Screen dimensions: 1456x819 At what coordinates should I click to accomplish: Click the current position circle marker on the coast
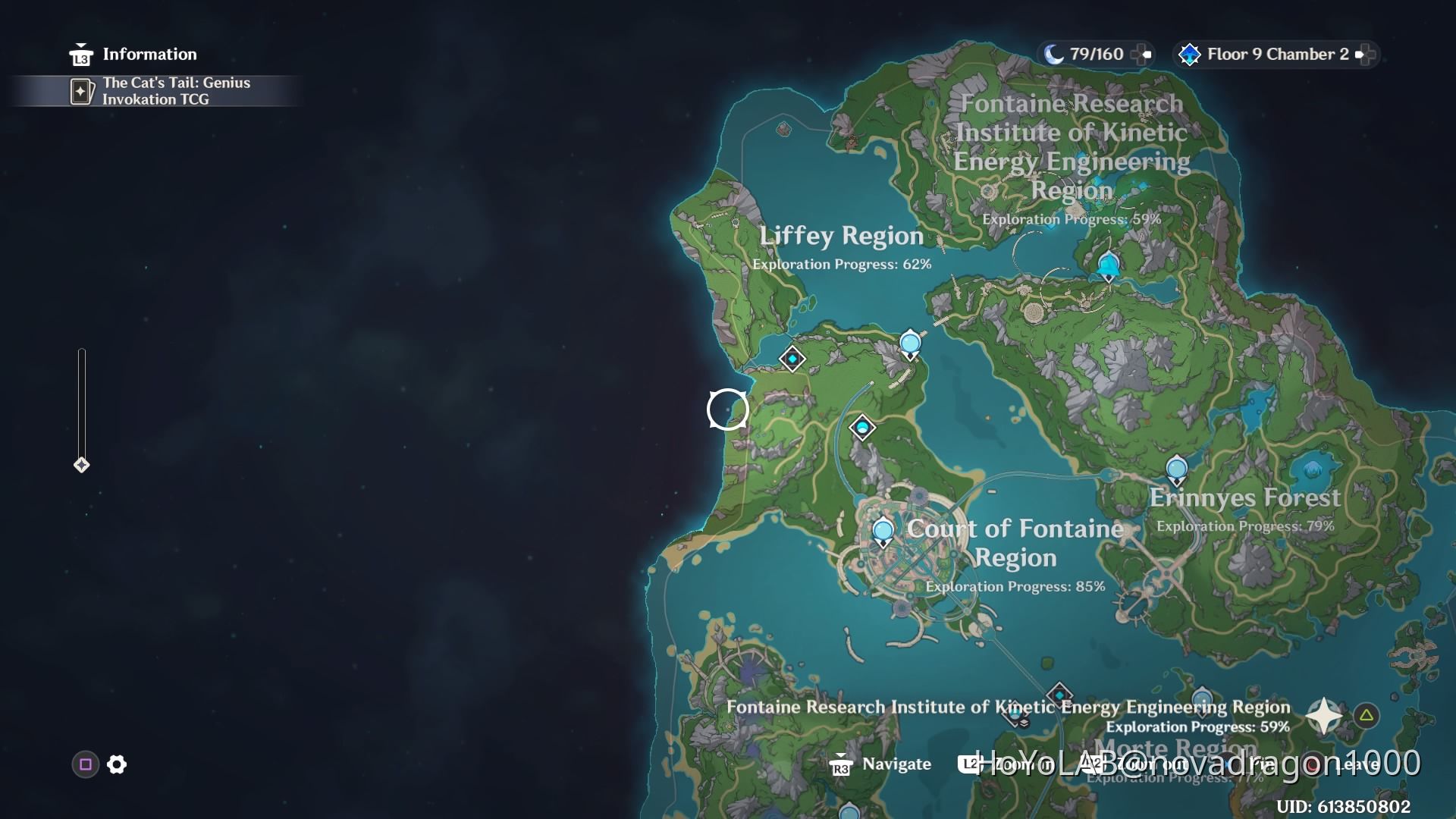pos(727,409)
